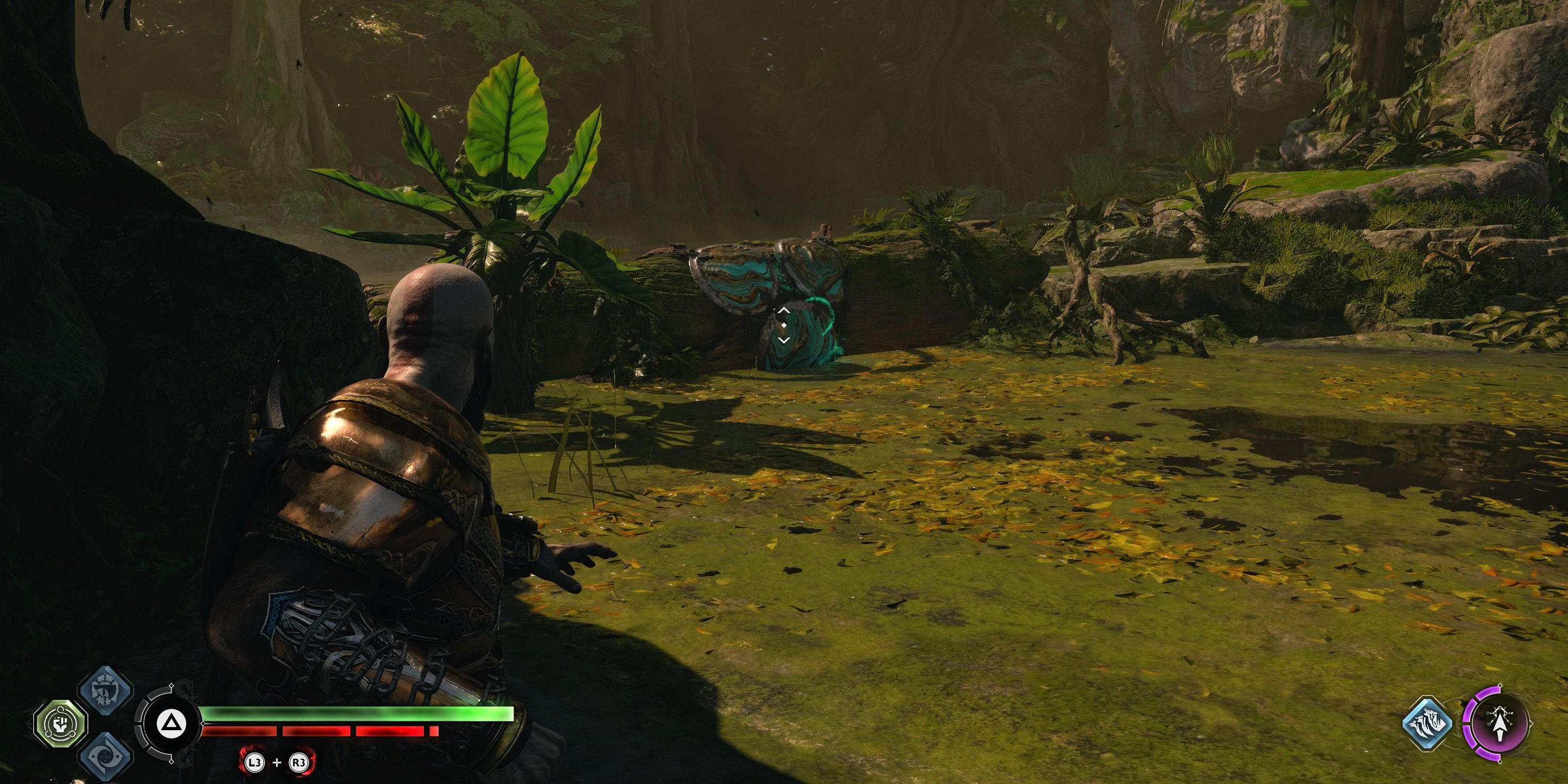Collapse the downward chevron below the reticle

pyautogui.click(x=783, y=341)
